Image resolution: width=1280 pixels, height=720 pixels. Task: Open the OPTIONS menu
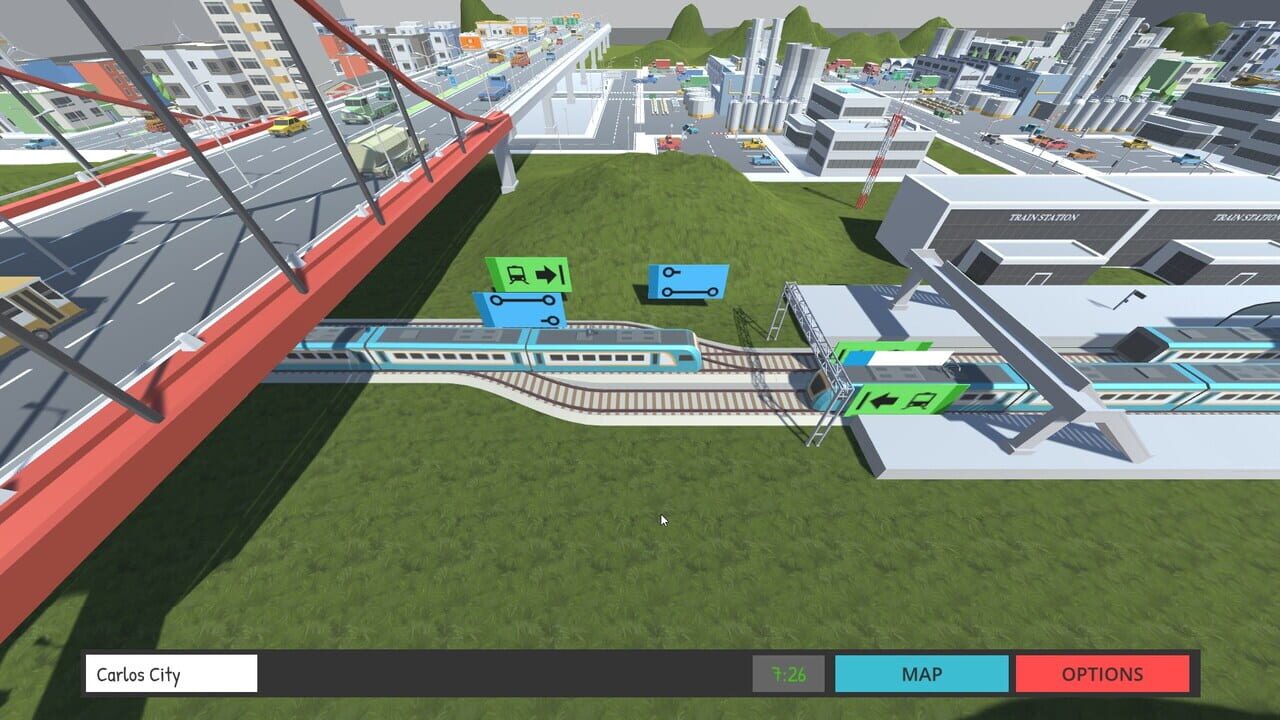coord(1103,674)
